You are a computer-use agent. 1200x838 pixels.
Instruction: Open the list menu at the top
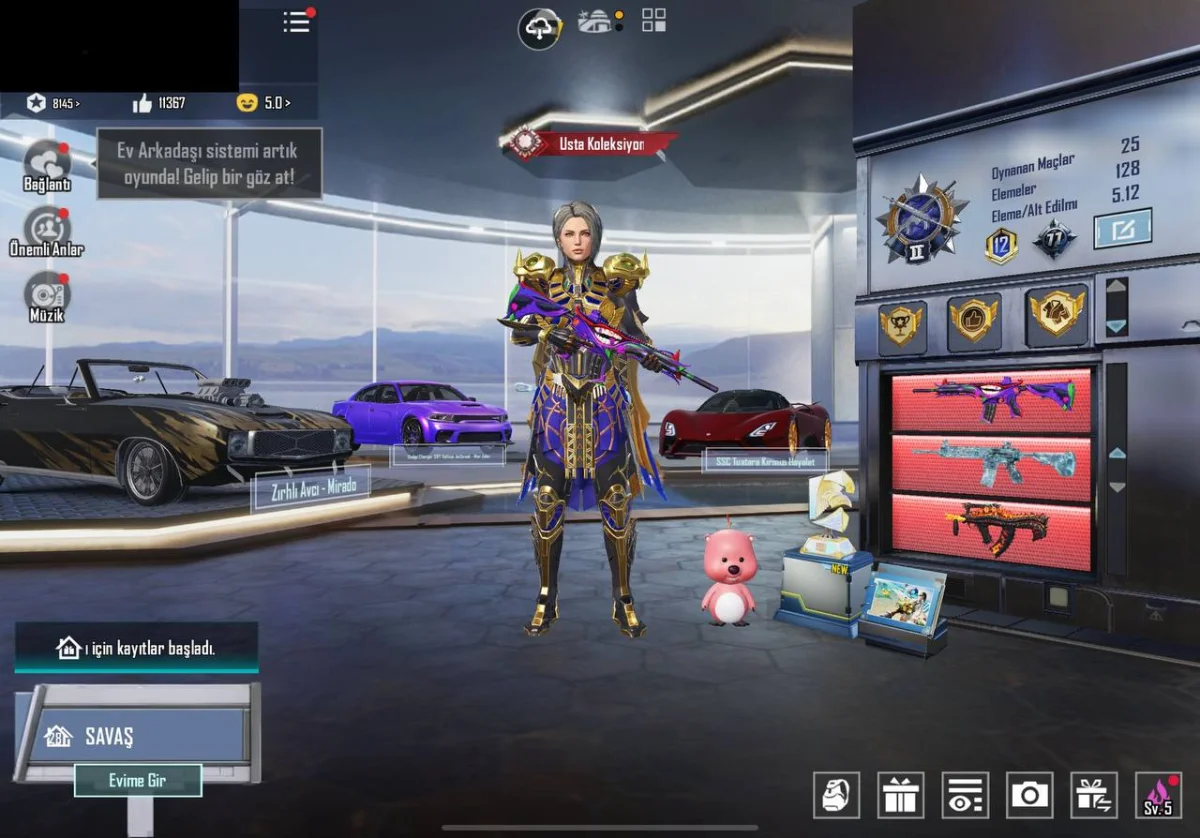coord(297,21)
